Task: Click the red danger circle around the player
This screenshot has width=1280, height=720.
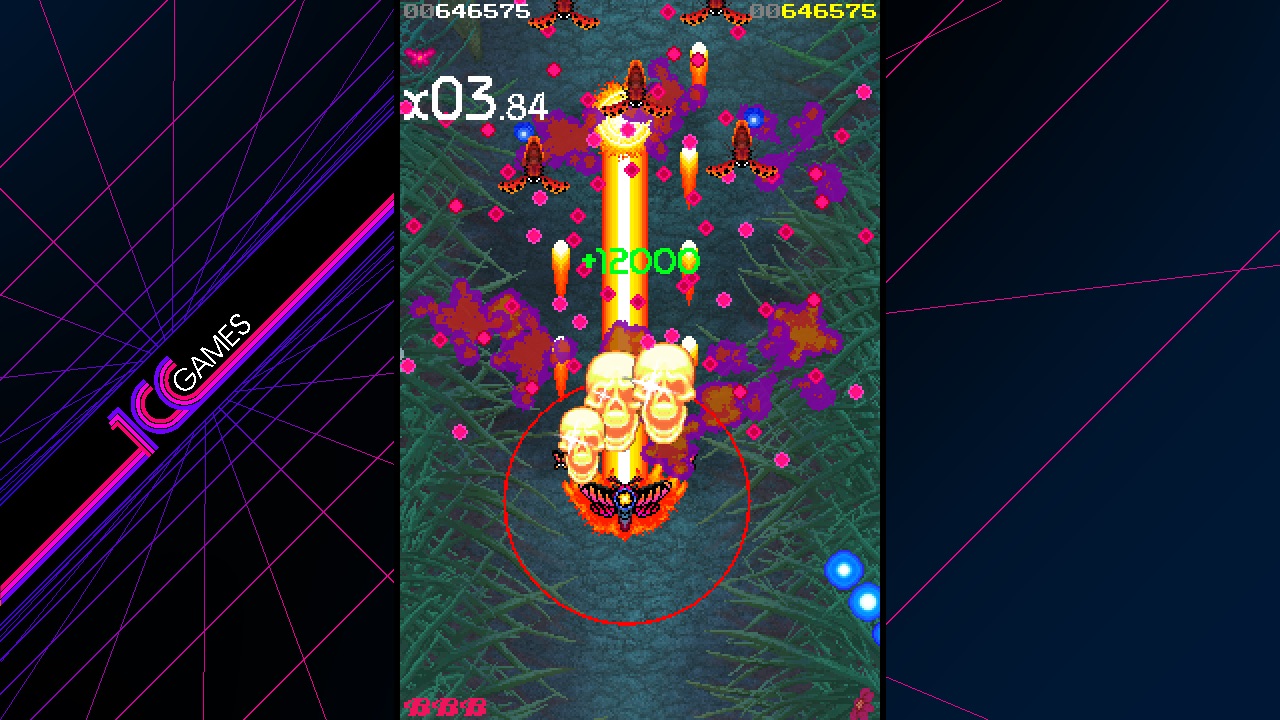Action: (x=628, y=620)
